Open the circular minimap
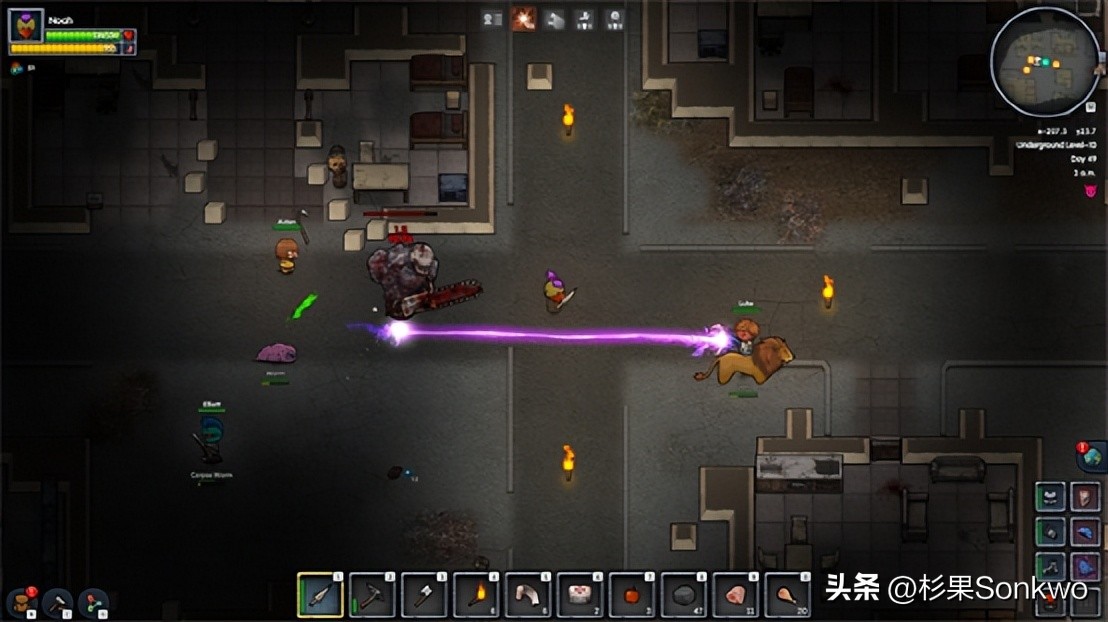 (x=1044, y=62)
